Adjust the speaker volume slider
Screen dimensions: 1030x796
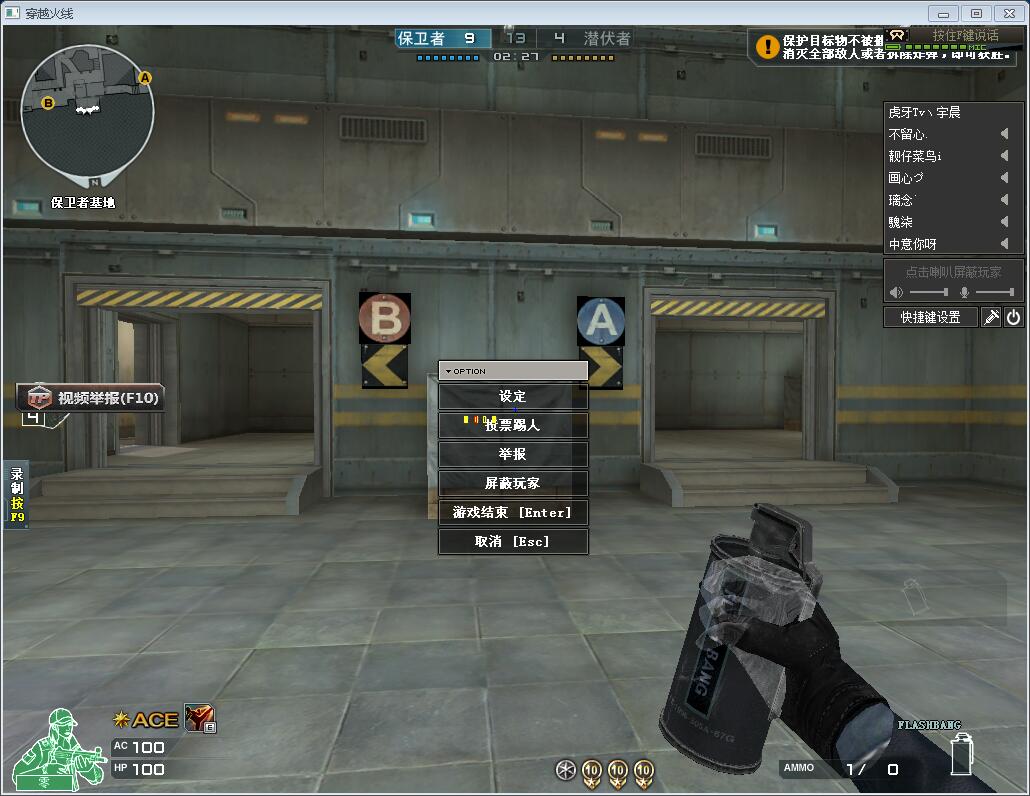click(x=928, y=292)
